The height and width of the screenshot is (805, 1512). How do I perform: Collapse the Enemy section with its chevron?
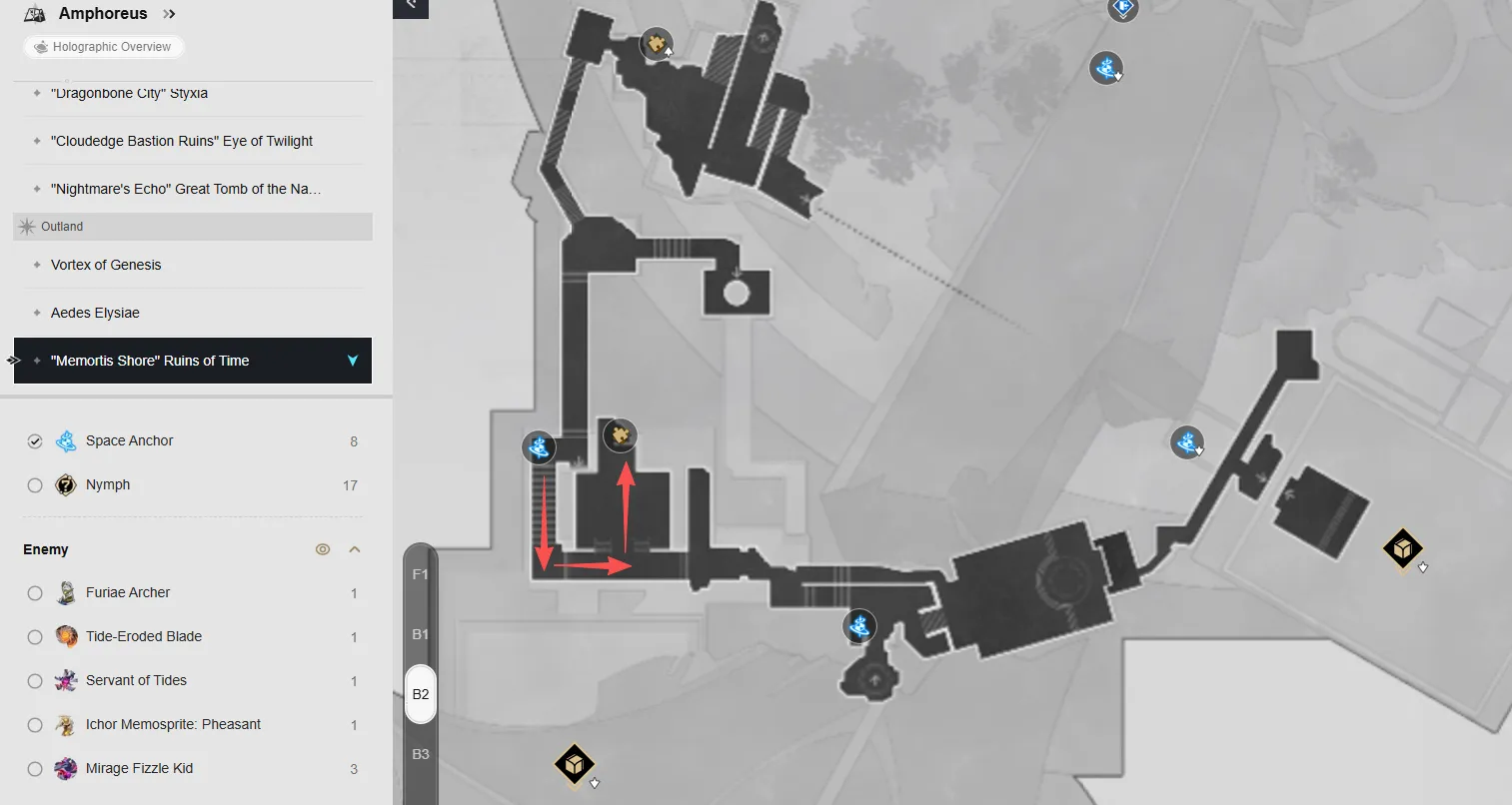pos(354,548)
